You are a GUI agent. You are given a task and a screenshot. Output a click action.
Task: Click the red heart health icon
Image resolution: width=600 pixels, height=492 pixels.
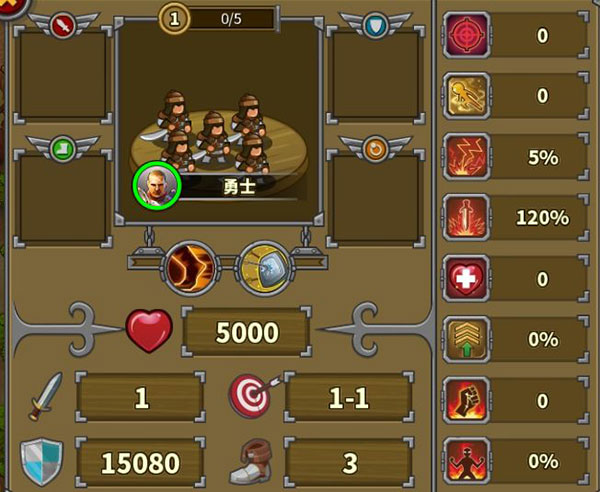coord(150,331)
